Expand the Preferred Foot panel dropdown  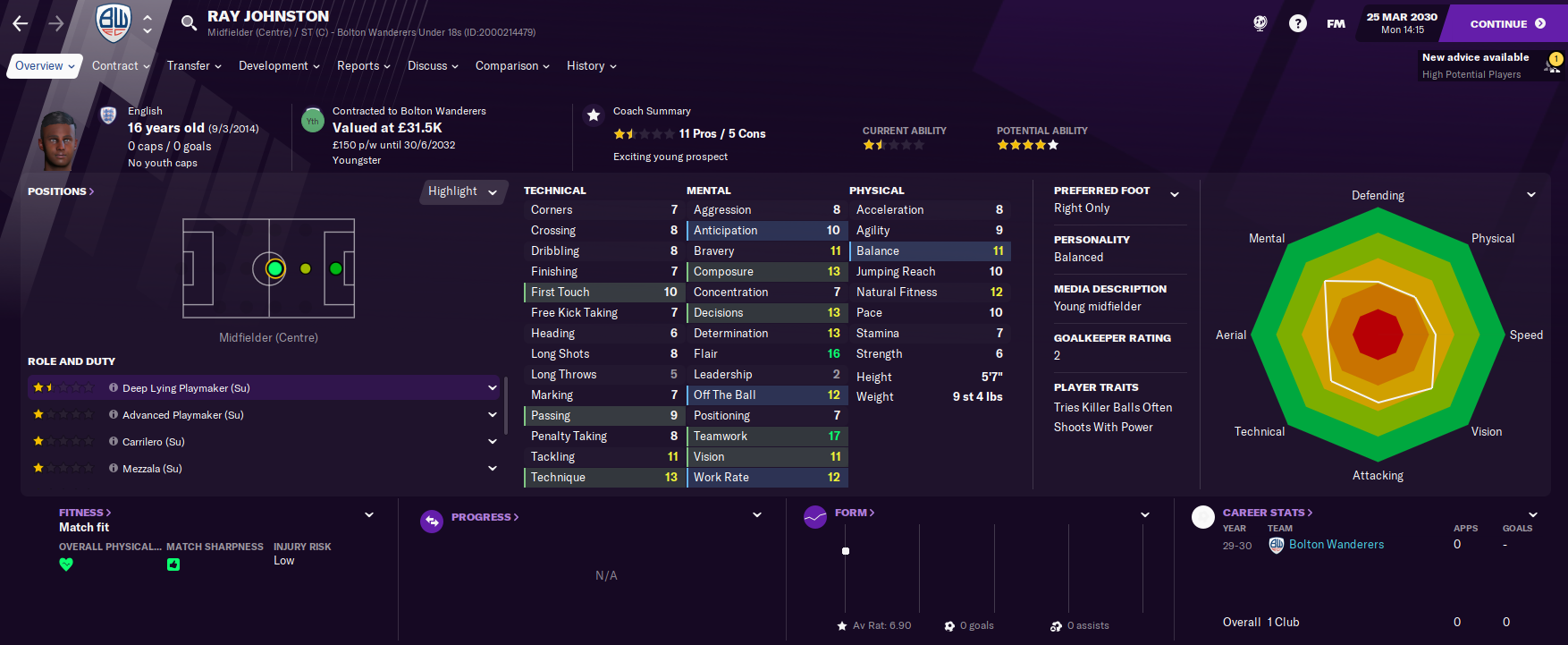(x=1175, y=194)
